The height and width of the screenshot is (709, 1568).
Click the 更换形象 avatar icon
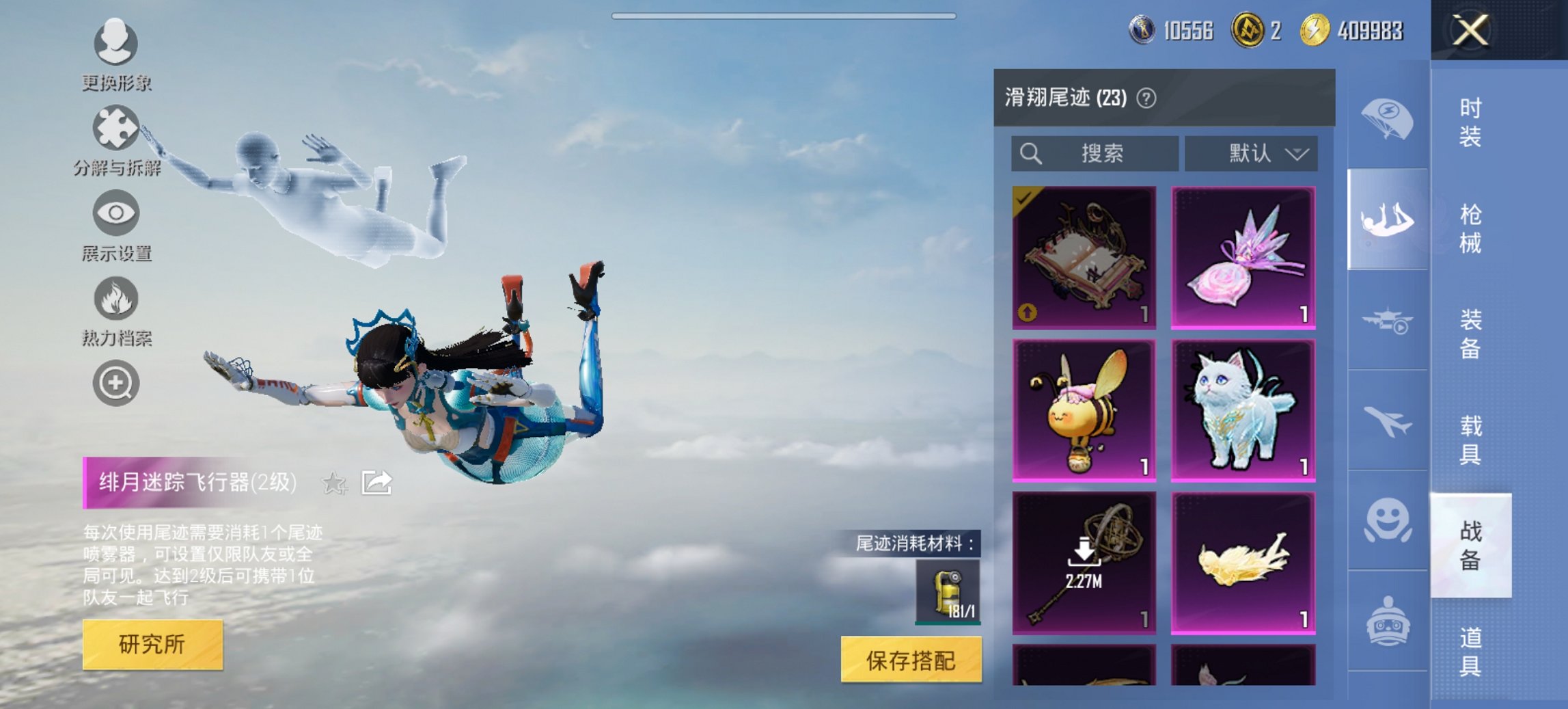(116, 44)
